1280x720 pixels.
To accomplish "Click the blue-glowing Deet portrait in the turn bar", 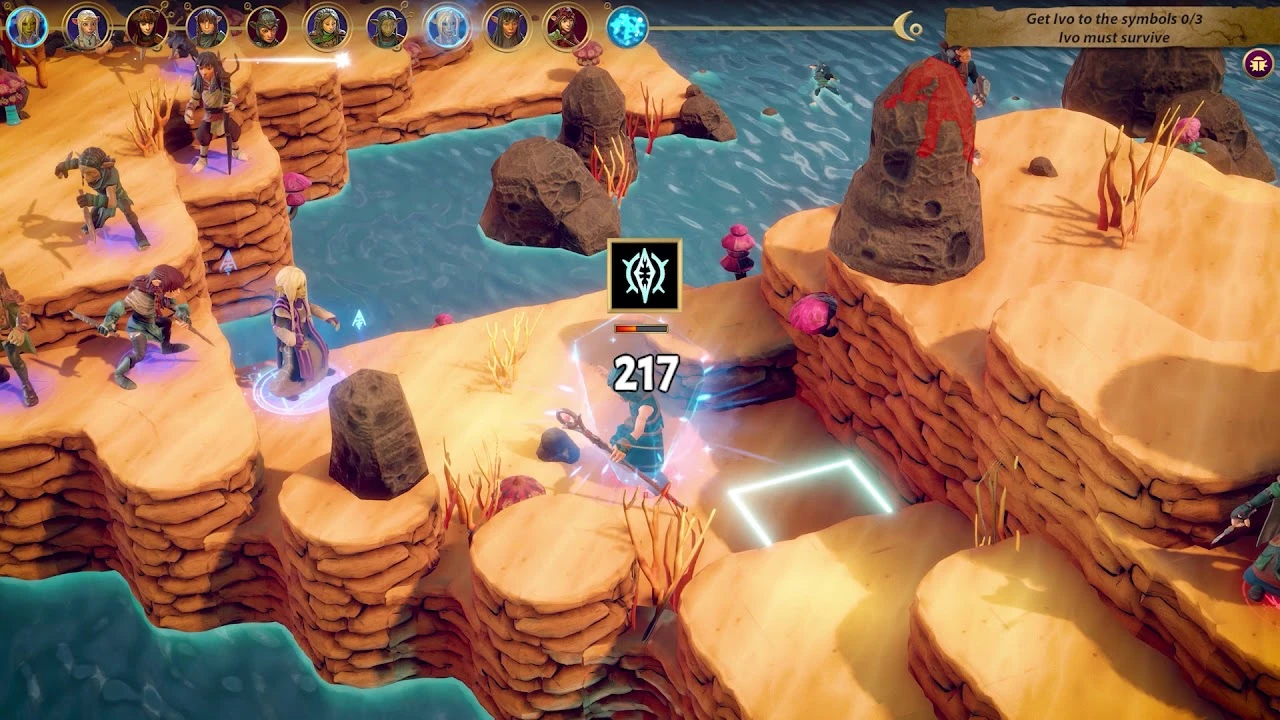I will coord(446,25).
